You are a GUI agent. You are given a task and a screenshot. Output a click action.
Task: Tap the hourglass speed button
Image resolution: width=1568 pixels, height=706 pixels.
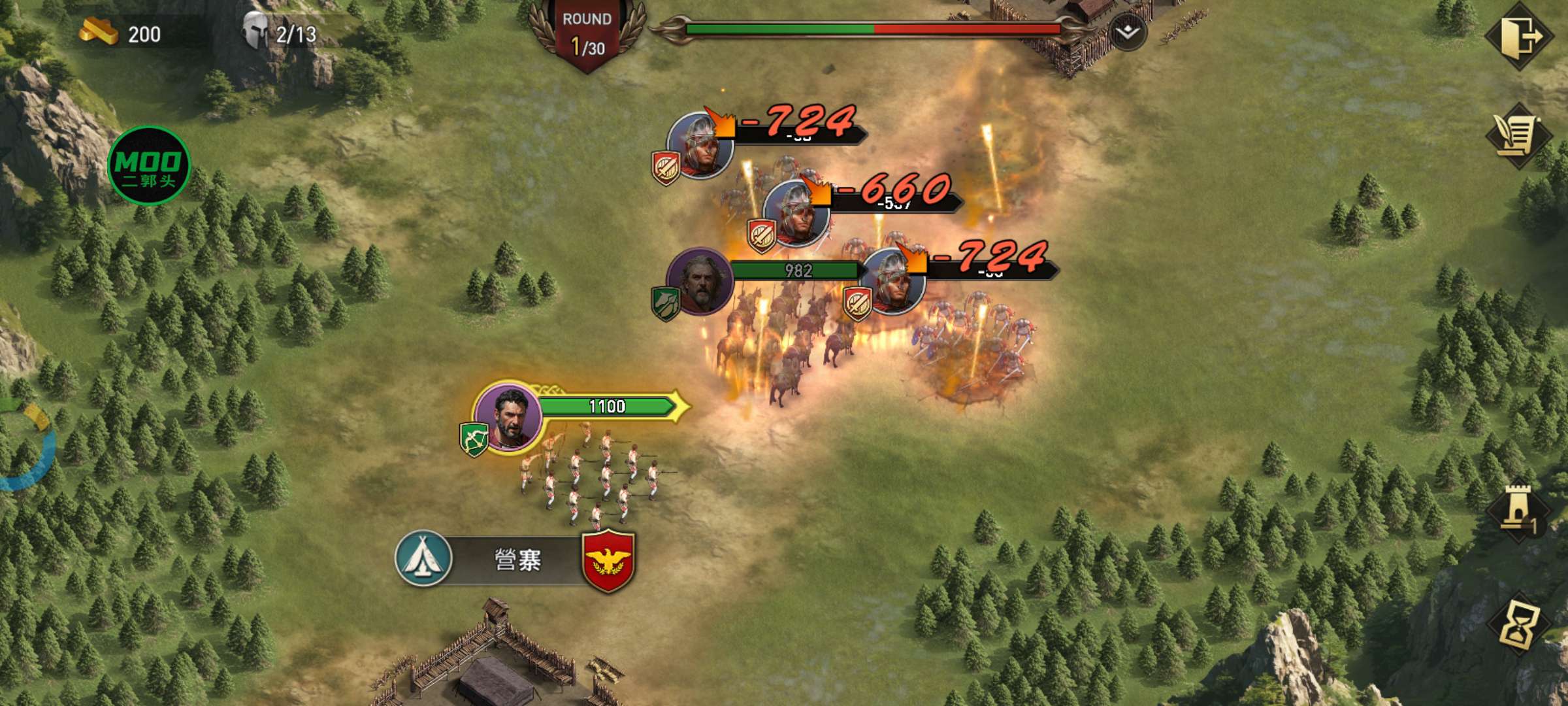(1518, 624)
